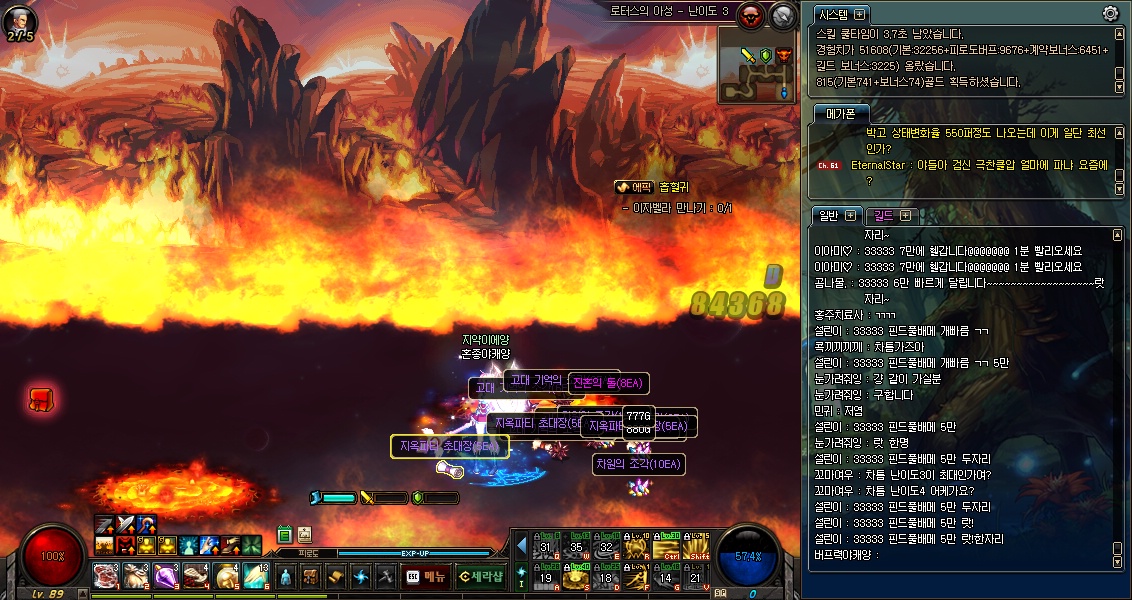
Task: Open the ESC 메뉴 menu button
Action: 425,577
